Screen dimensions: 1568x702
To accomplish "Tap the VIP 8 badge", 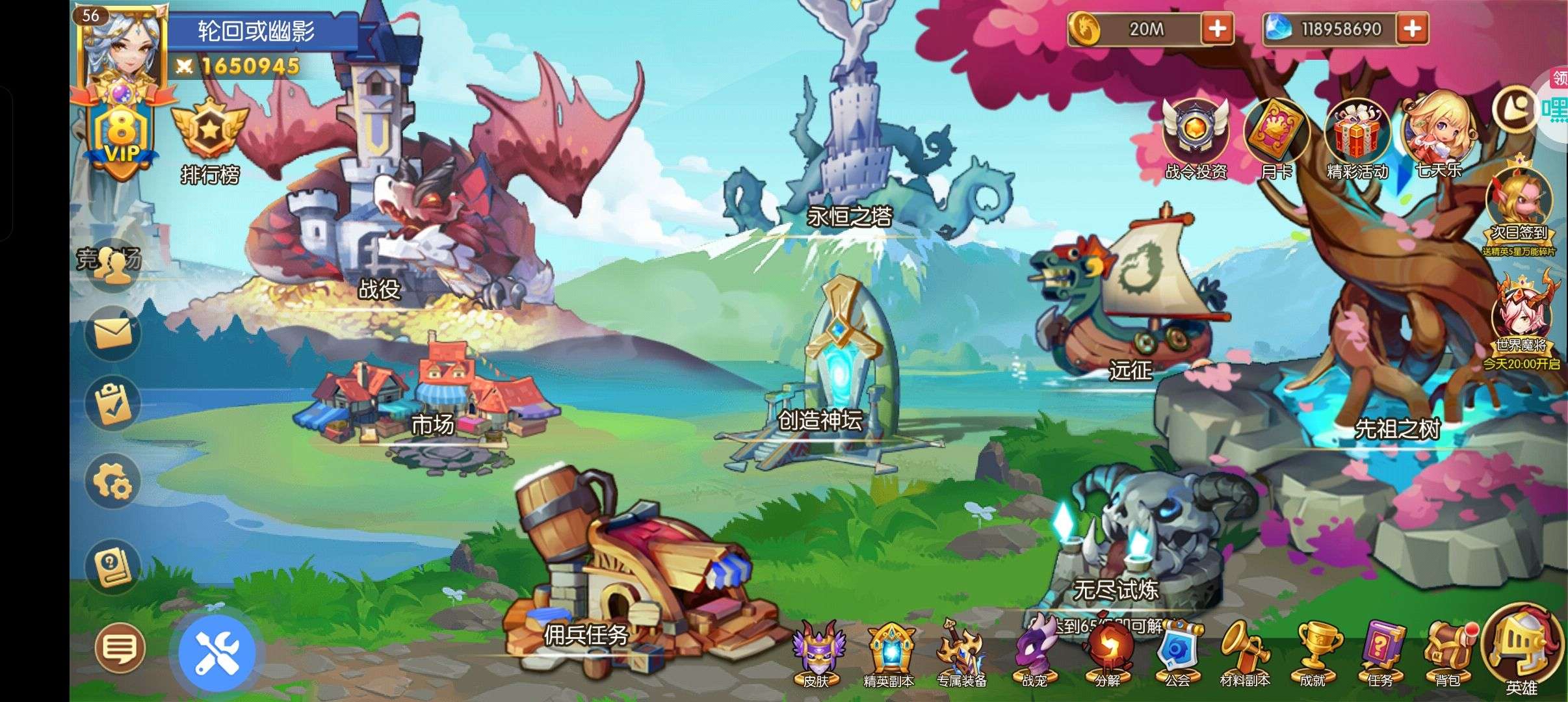I will point(122,138).
